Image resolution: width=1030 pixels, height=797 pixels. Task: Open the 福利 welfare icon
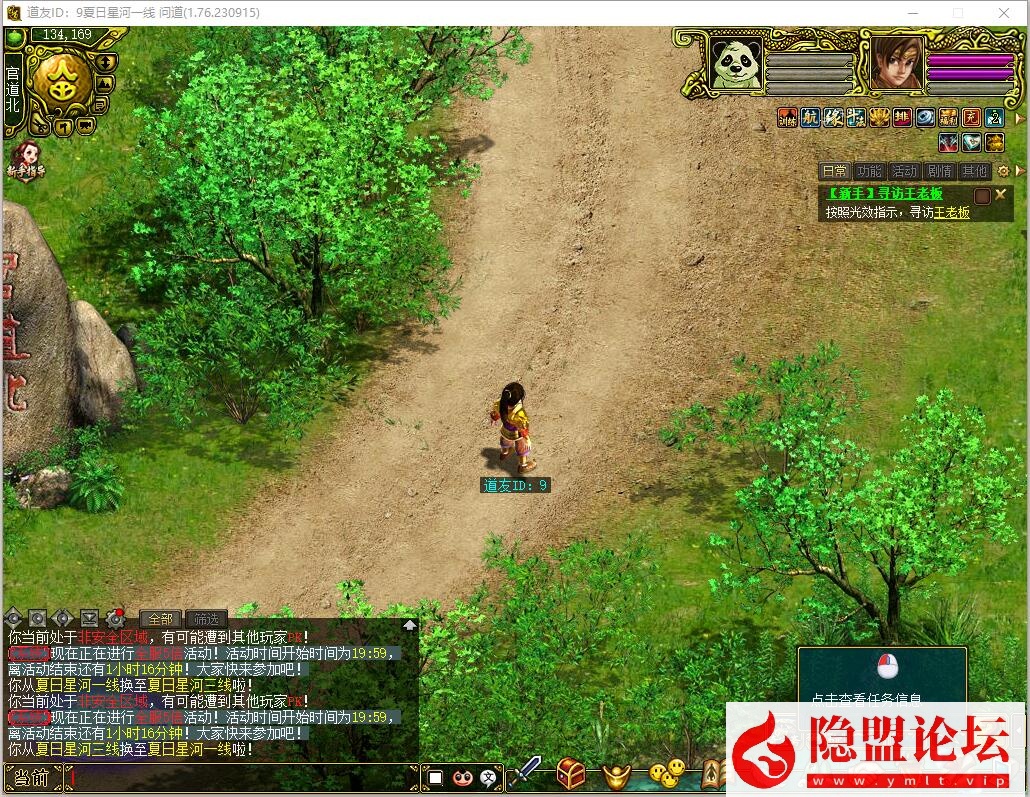(x=947, y=118)
